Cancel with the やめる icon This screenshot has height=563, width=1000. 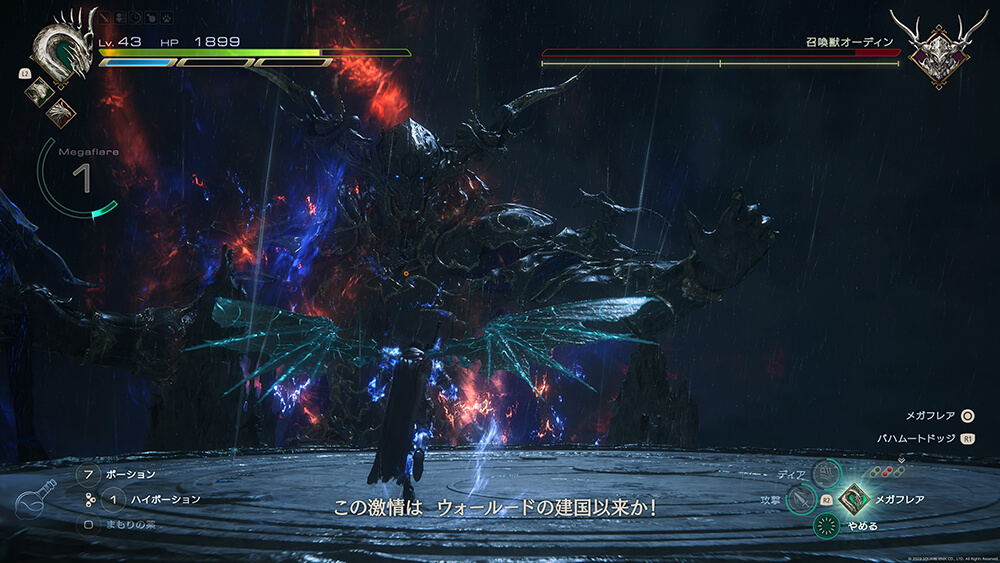826,526
